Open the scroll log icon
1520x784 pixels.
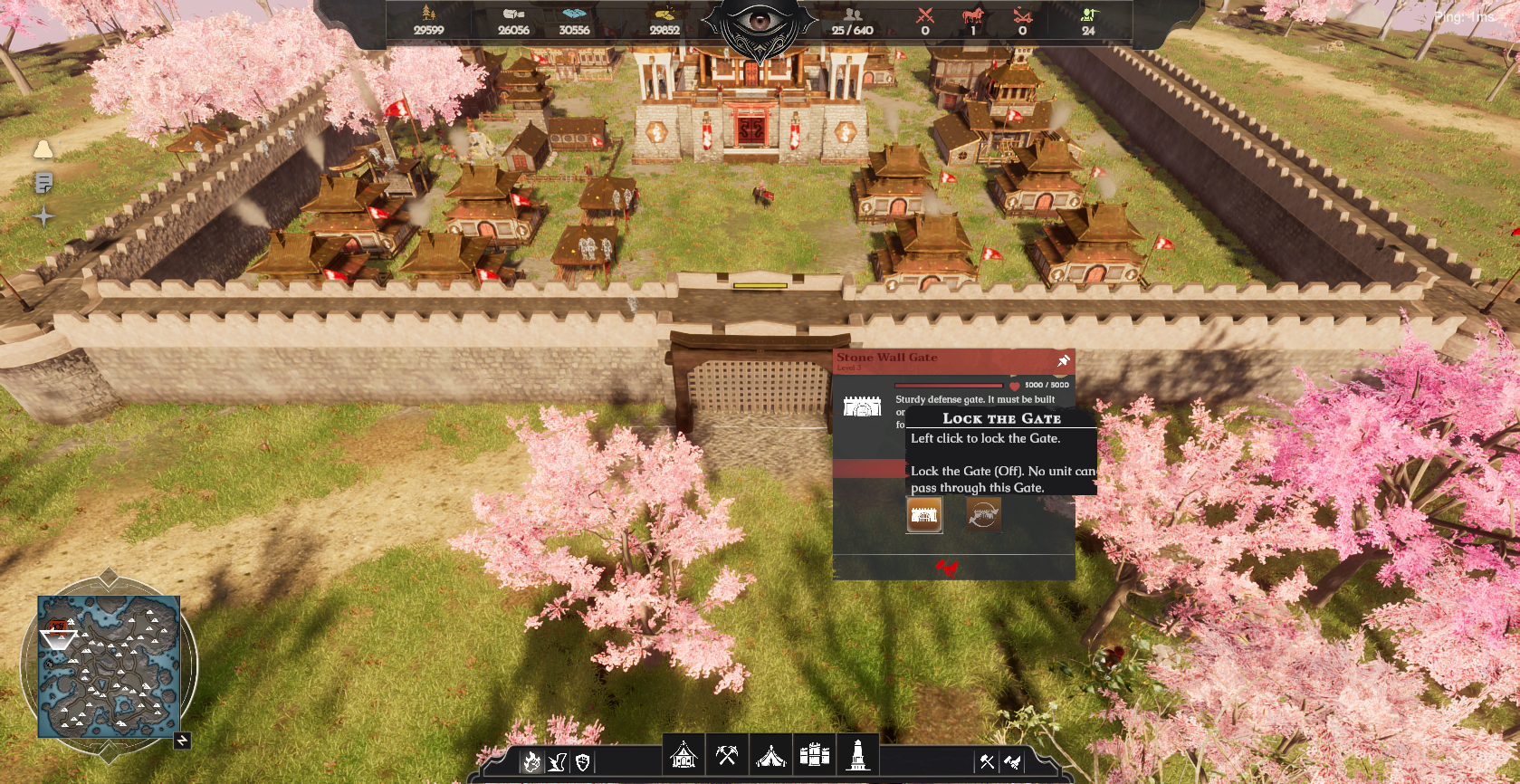[x=43, y=183]
